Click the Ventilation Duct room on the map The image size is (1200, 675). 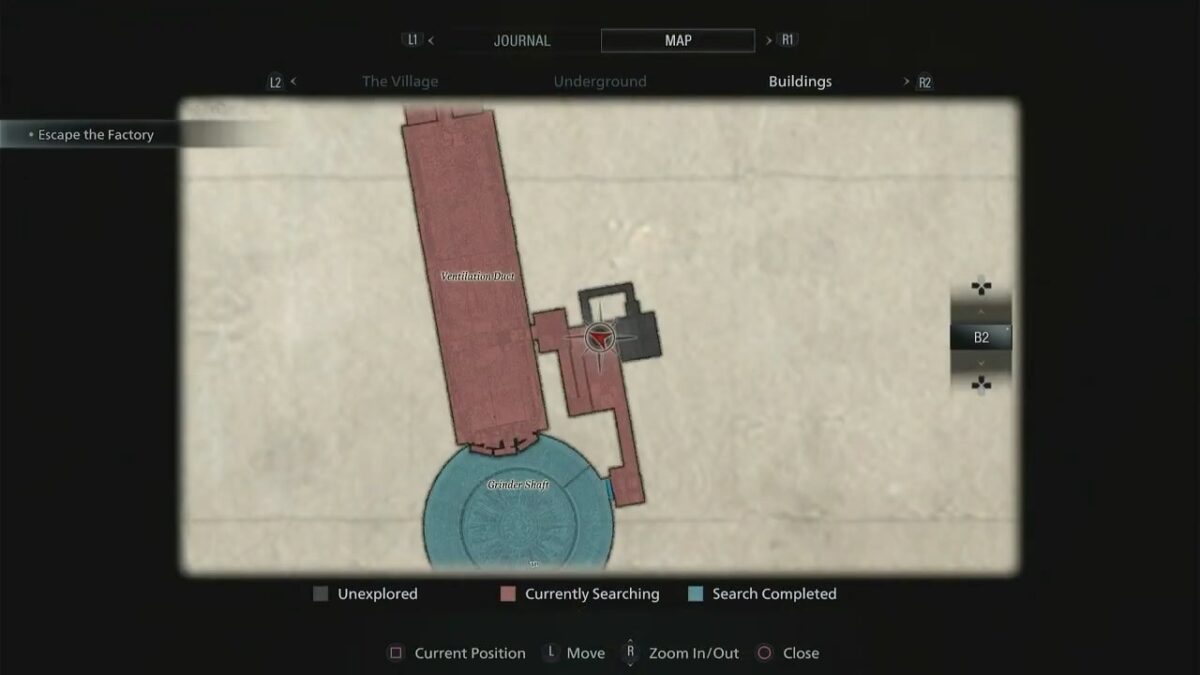[x=478, y=276]
